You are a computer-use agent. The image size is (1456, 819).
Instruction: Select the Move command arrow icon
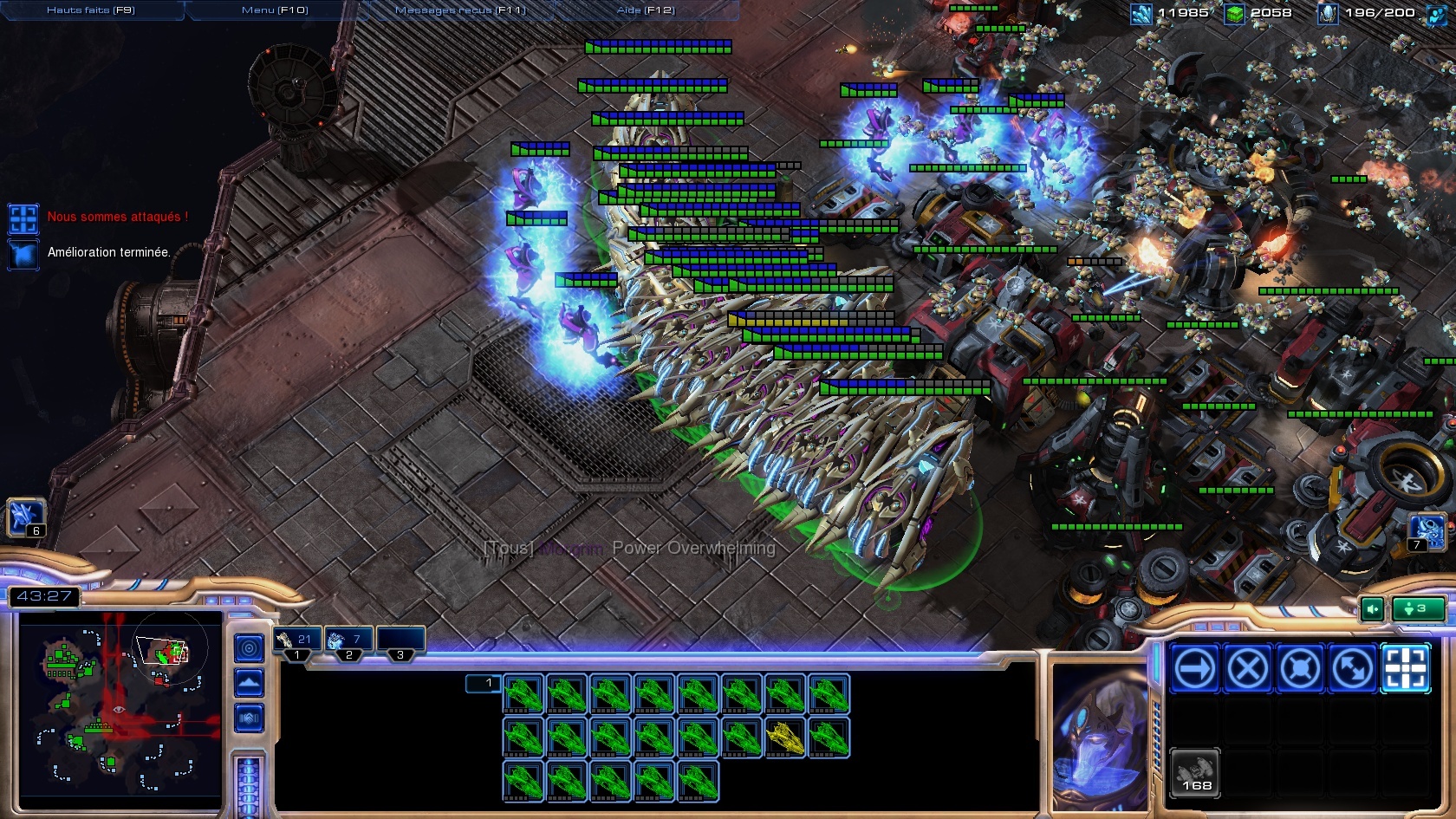point(1194,668)
